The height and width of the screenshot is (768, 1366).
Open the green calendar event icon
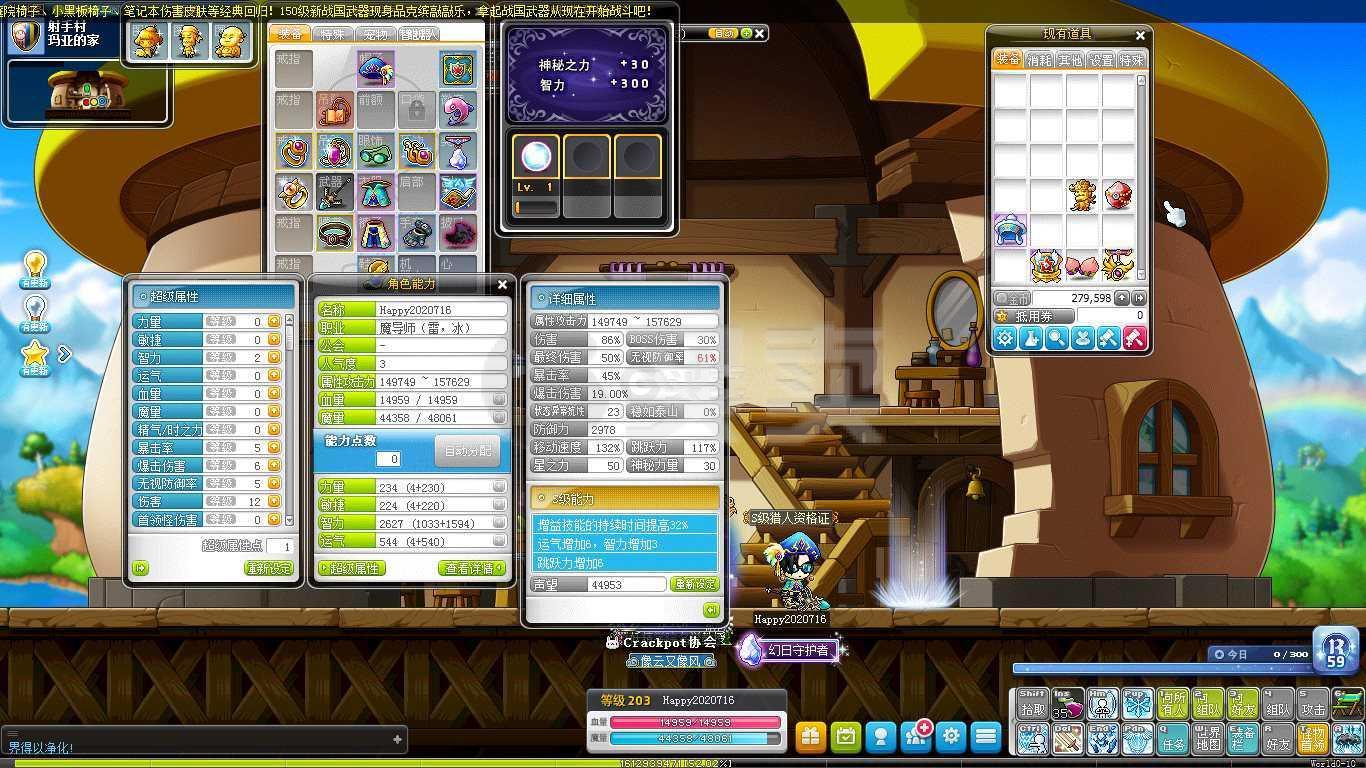pyautogui.click(x=846, y=737)
